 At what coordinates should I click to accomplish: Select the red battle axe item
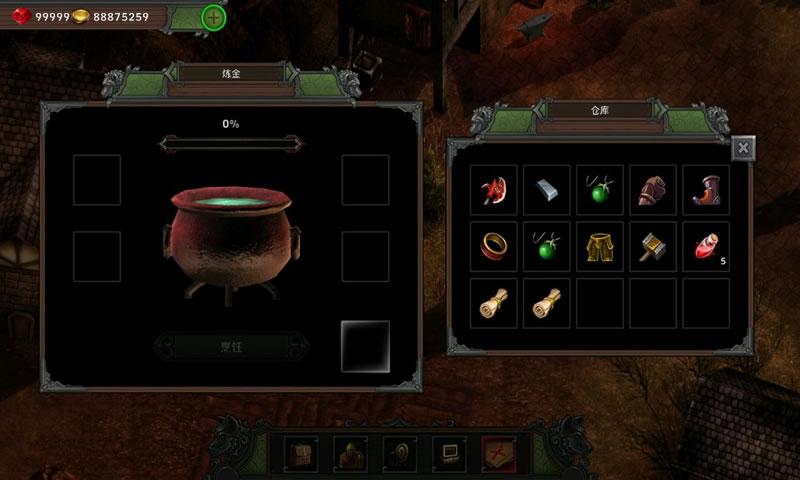(494, 190)
